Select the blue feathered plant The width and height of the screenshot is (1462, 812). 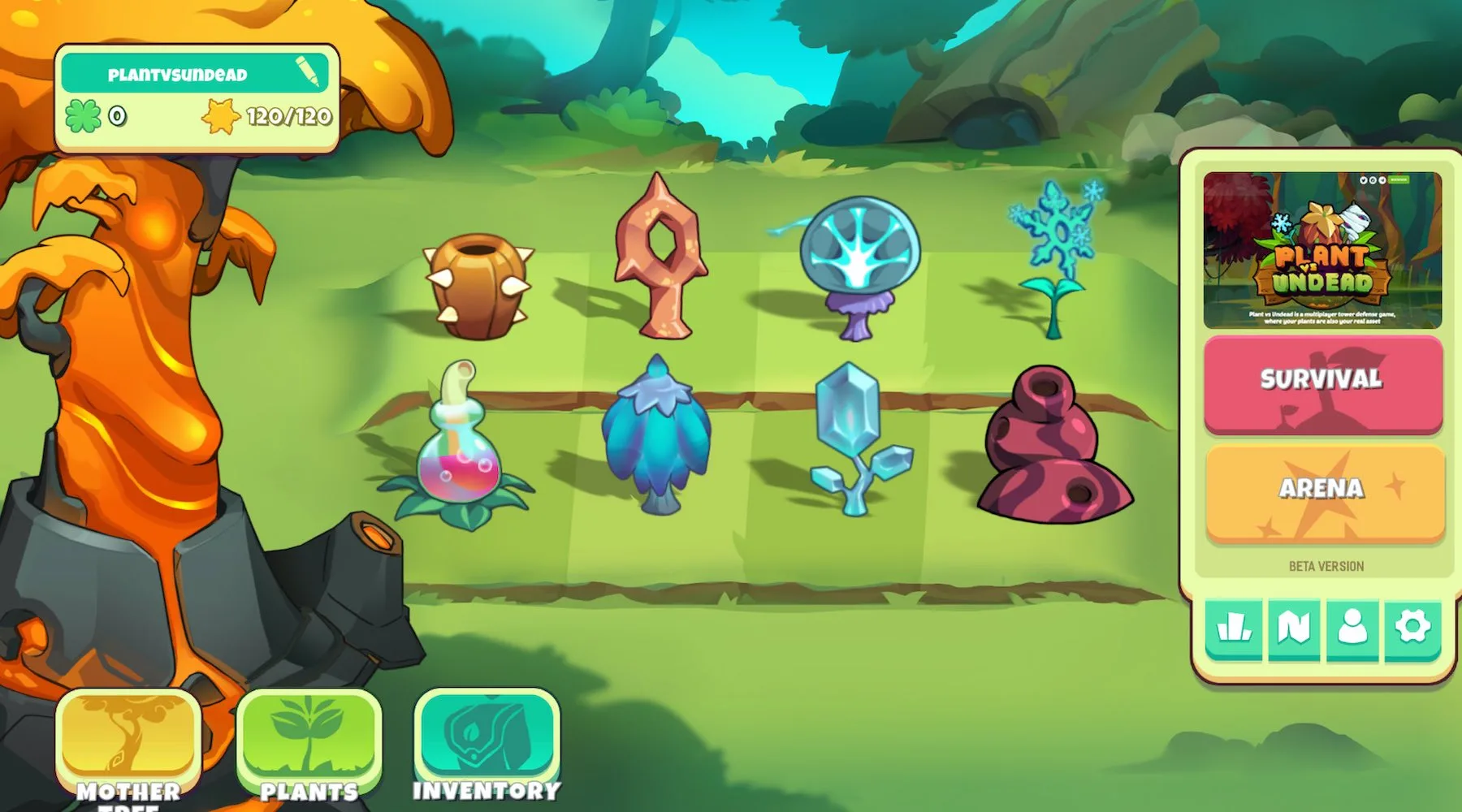coord(657,436)
